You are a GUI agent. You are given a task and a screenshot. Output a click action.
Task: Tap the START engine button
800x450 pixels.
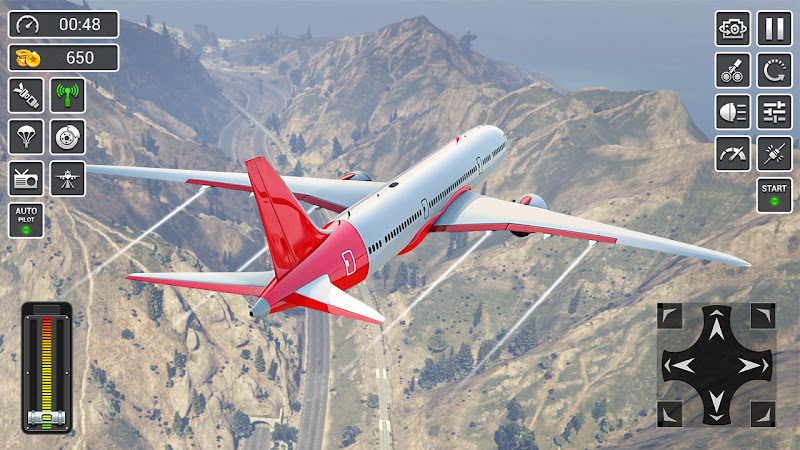774,194
